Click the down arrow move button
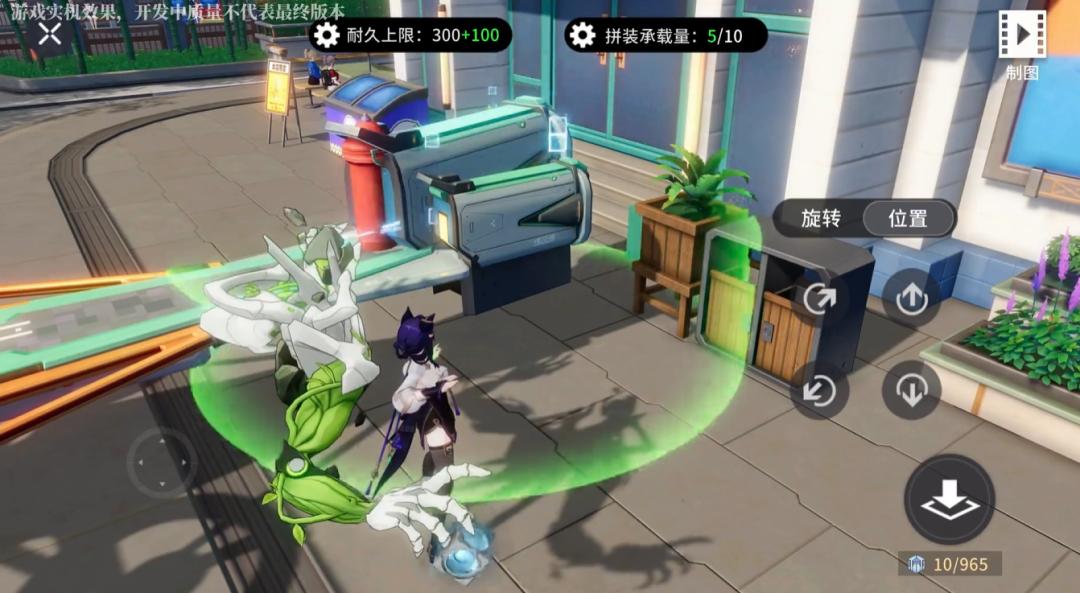The width and height of the screenshot is (1080, 593). click(x=911, y=389)
